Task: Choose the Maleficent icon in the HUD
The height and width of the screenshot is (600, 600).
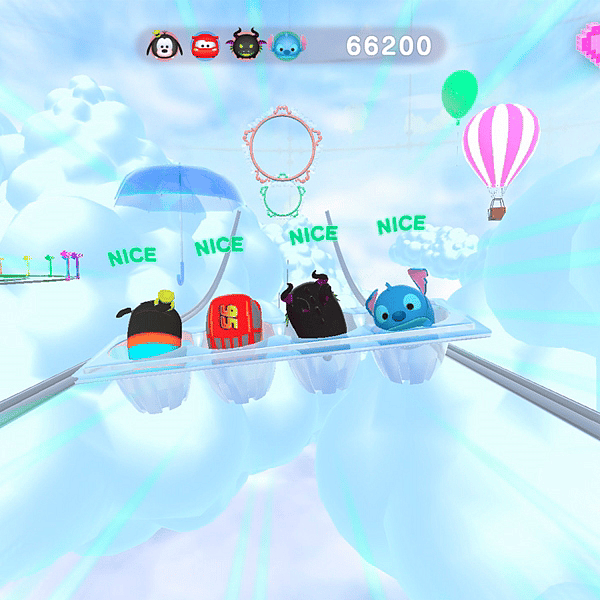Action: pyautogui.click(x=247, y=46)
